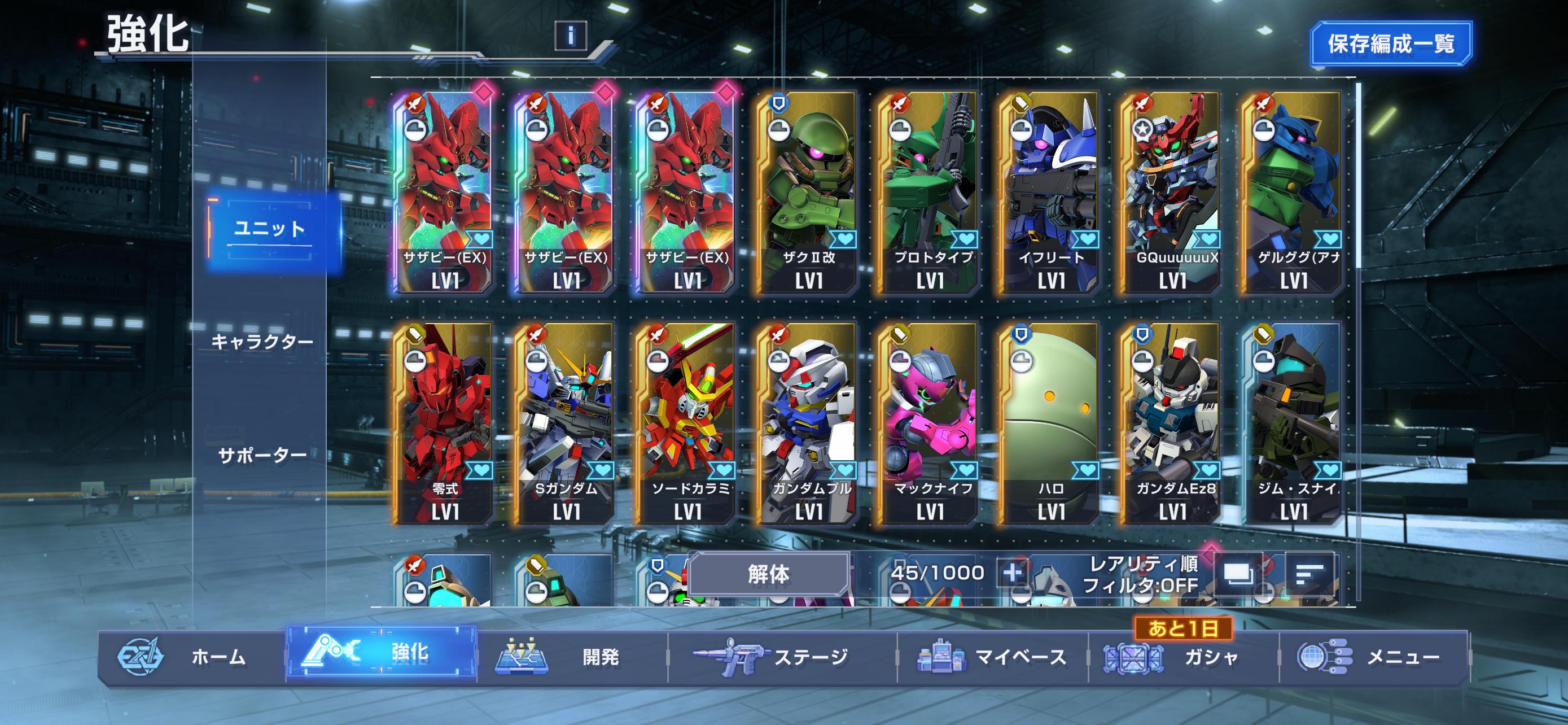Switch to the キャラクター tab
Viewport: 1568px width, 725px height.
coord(262,342)
